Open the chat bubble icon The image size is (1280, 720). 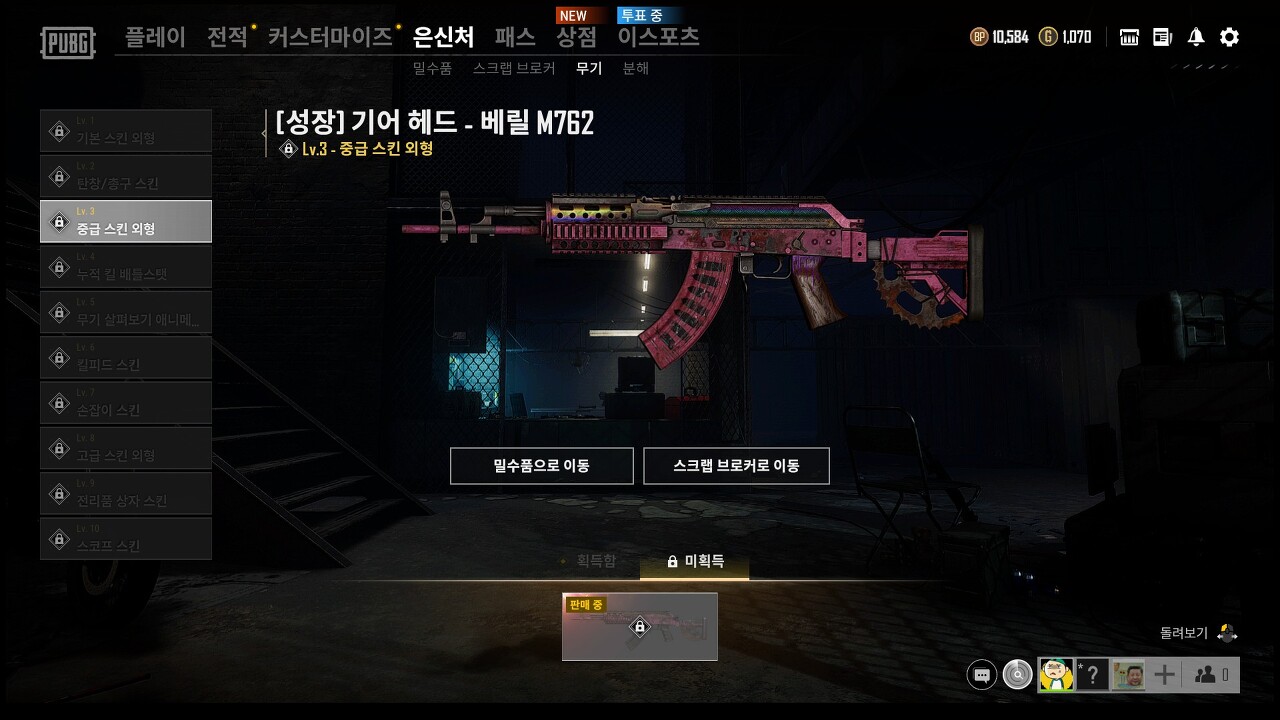tap(981, 674)
